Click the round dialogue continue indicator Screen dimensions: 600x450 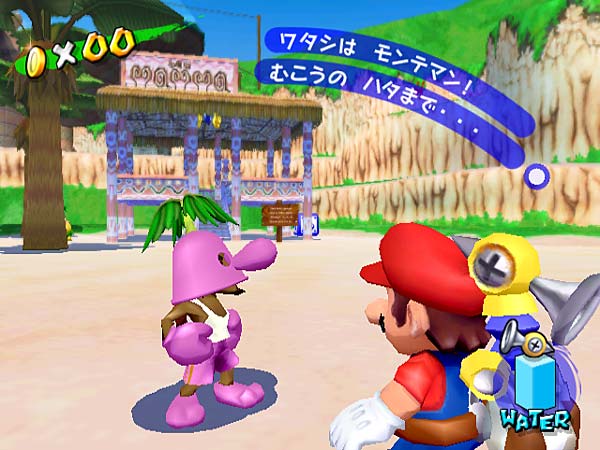pos(537,177)
